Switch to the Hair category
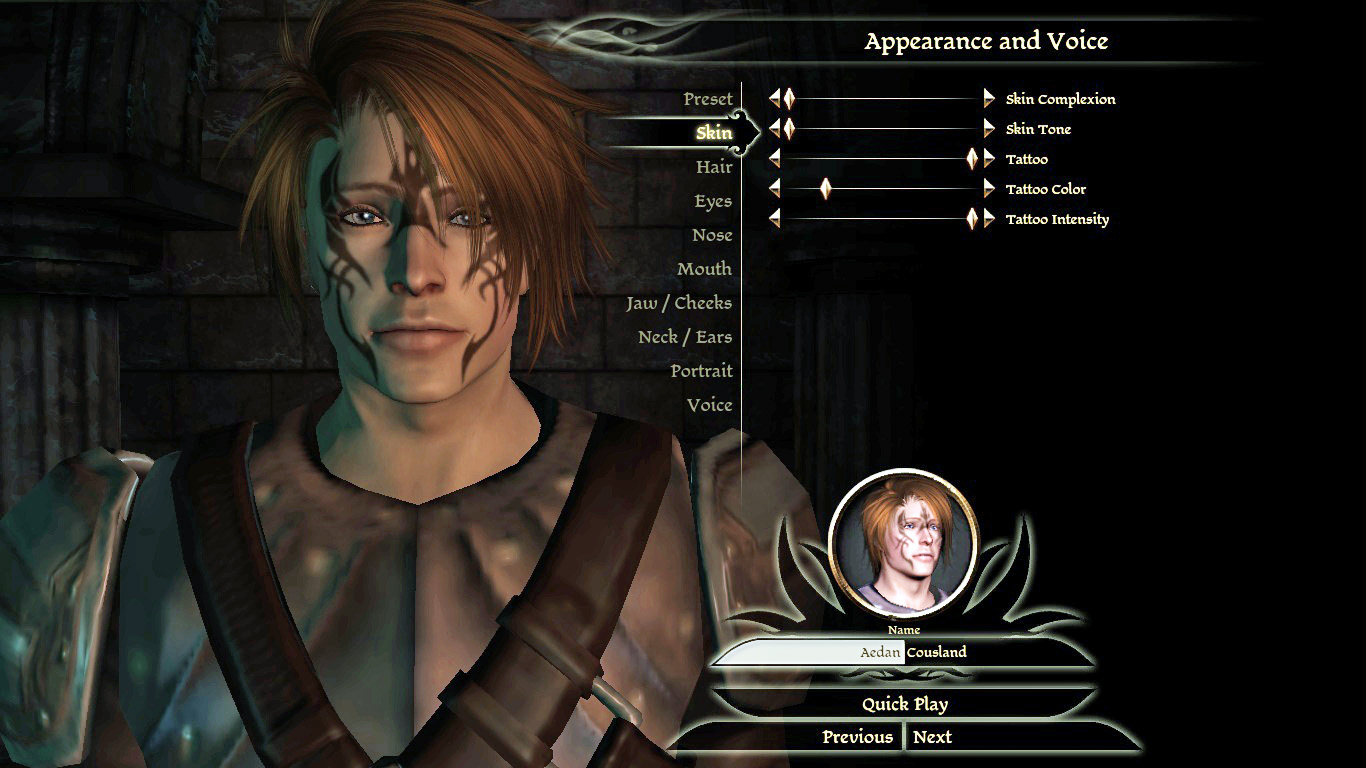1366x768 pixels. pyautogui.click(x=713, y=167)
